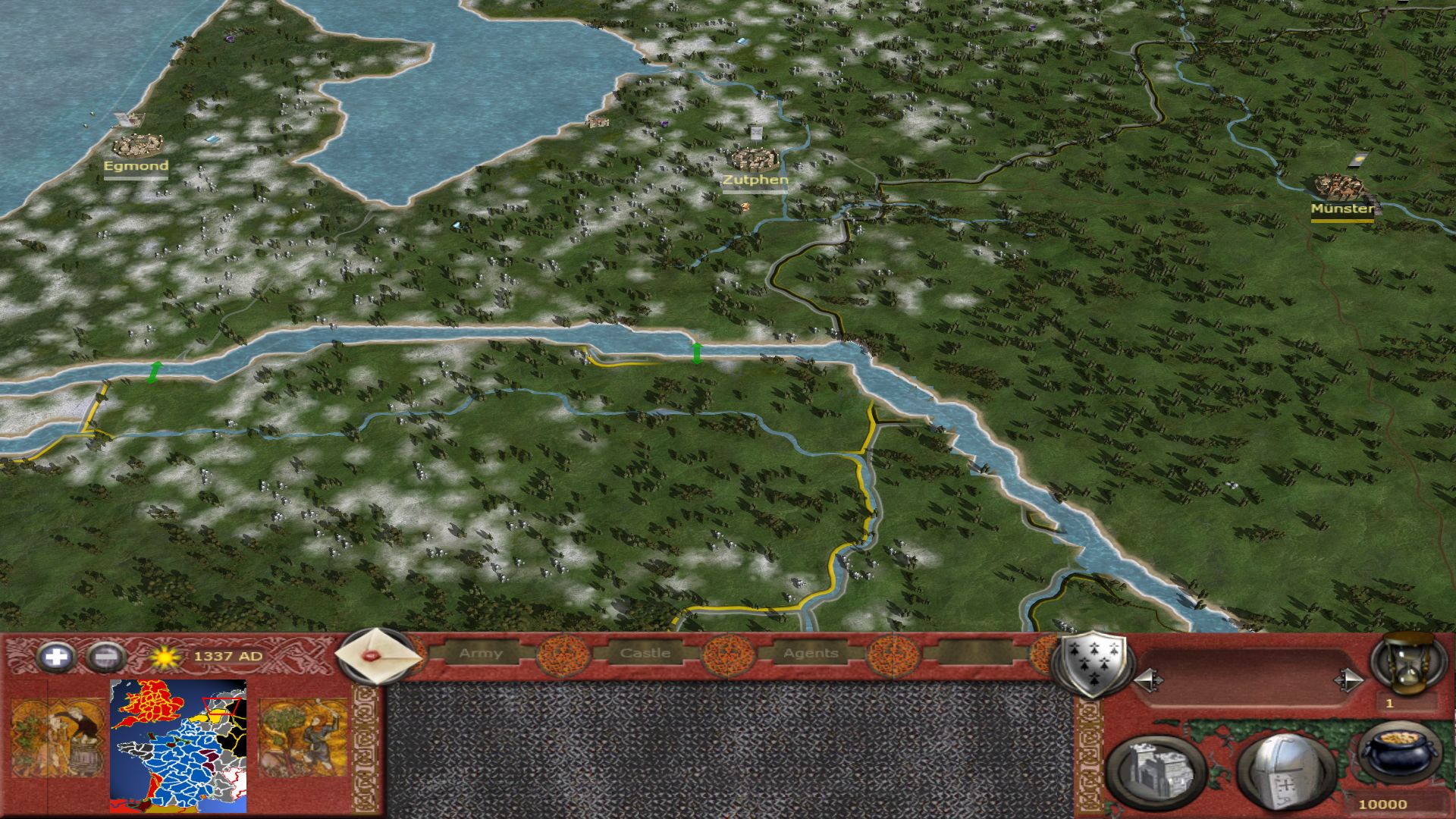
Task: Select the previous item with the left arrow
Action: (x=1148, y=680)
